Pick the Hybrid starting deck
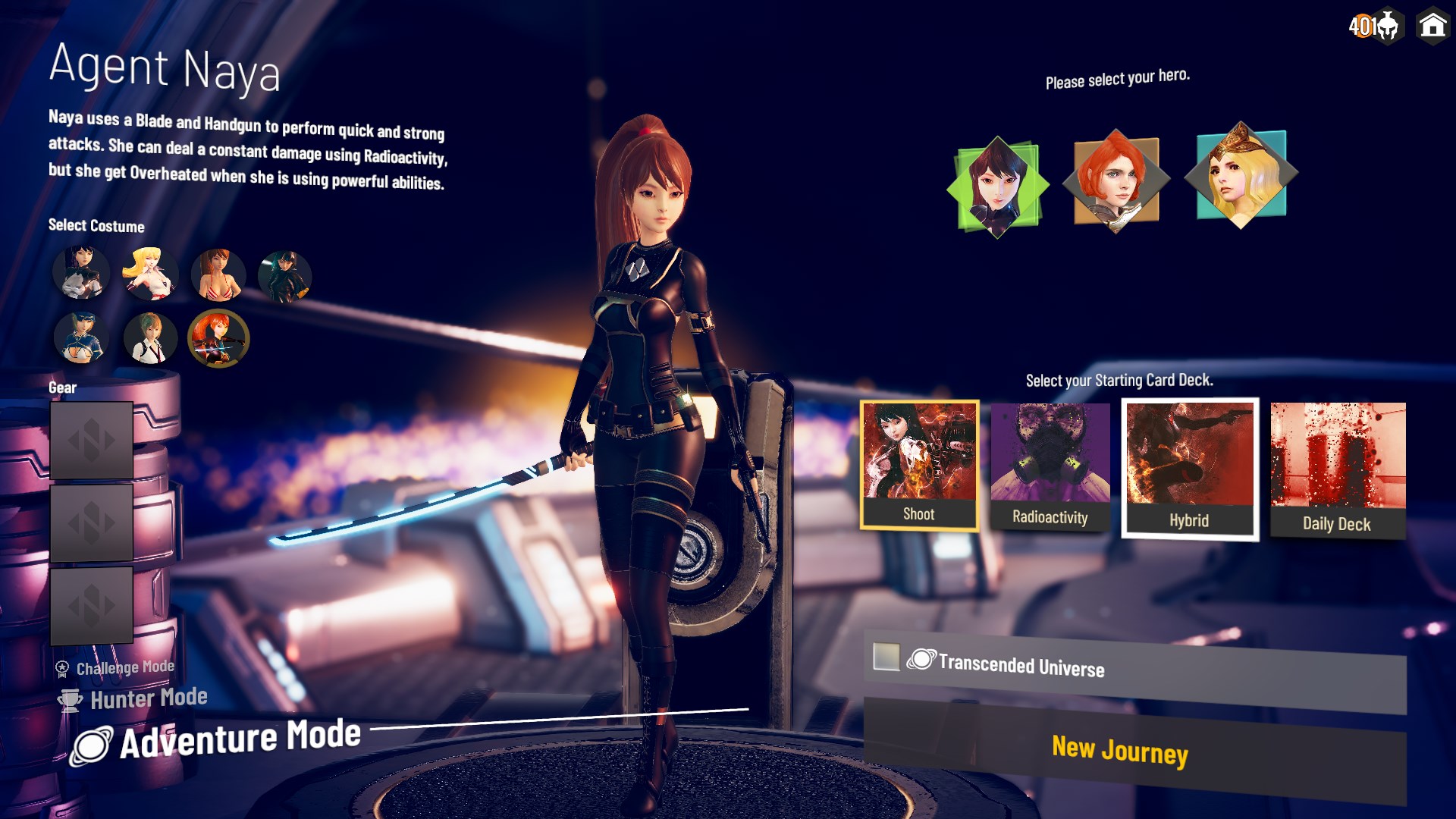 tap(1188, 466)
